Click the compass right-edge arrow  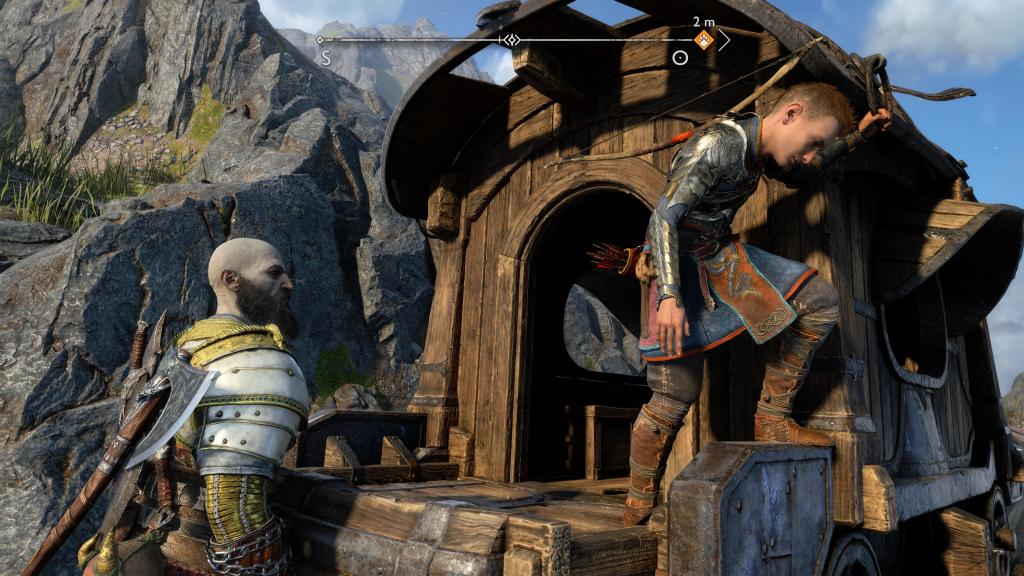pyautogui.click(x=724, y=40)
